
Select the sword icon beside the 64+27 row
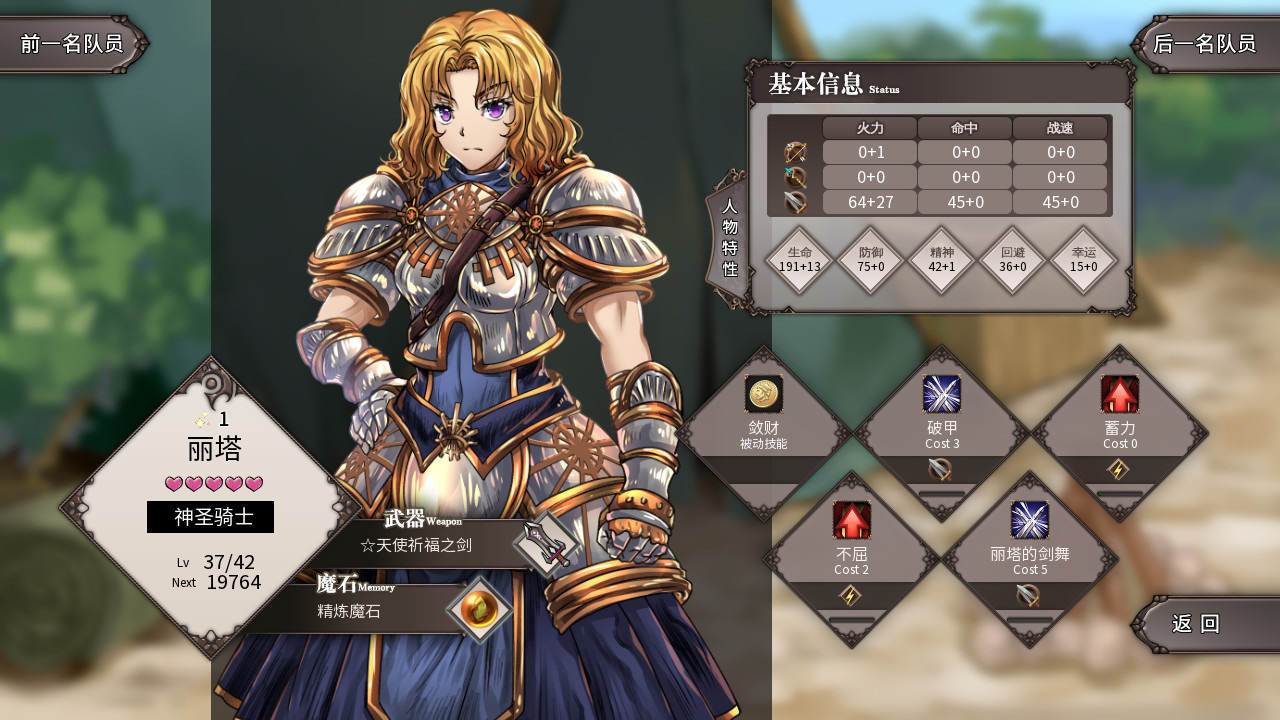(797, 202)
